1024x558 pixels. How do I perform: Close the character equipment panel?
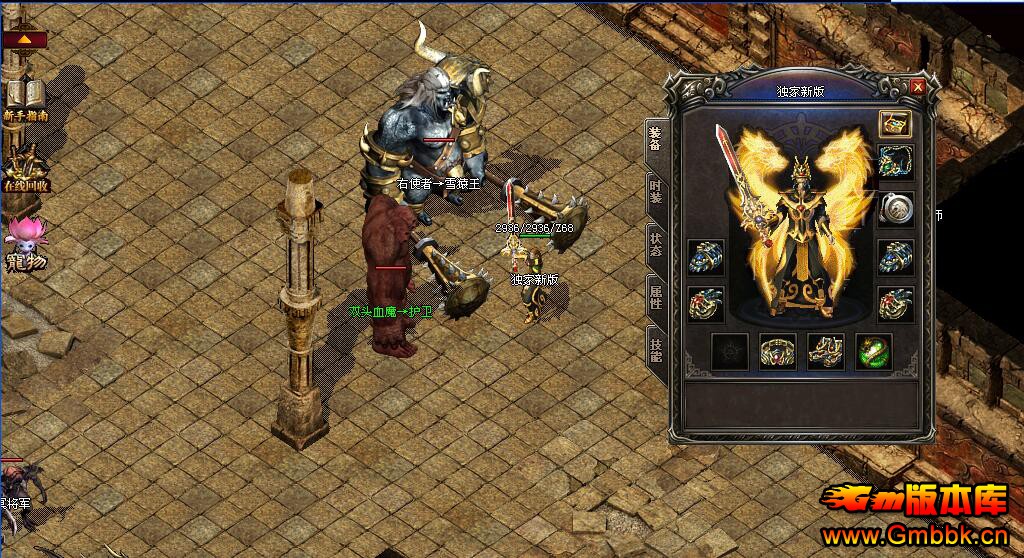point(918,87)
